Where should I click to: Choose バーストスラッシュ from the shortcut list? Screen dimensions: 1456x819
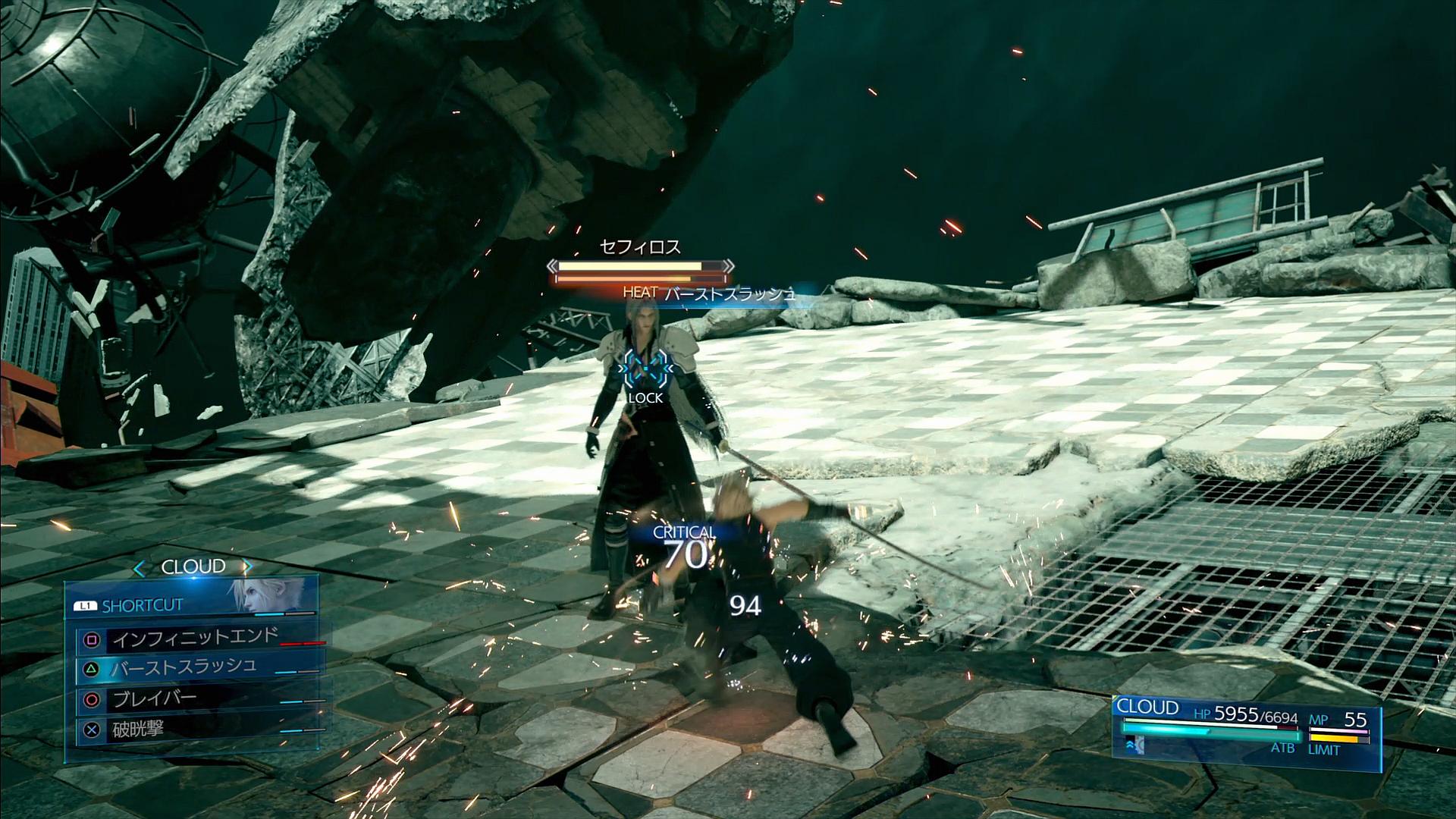(184, 668)
